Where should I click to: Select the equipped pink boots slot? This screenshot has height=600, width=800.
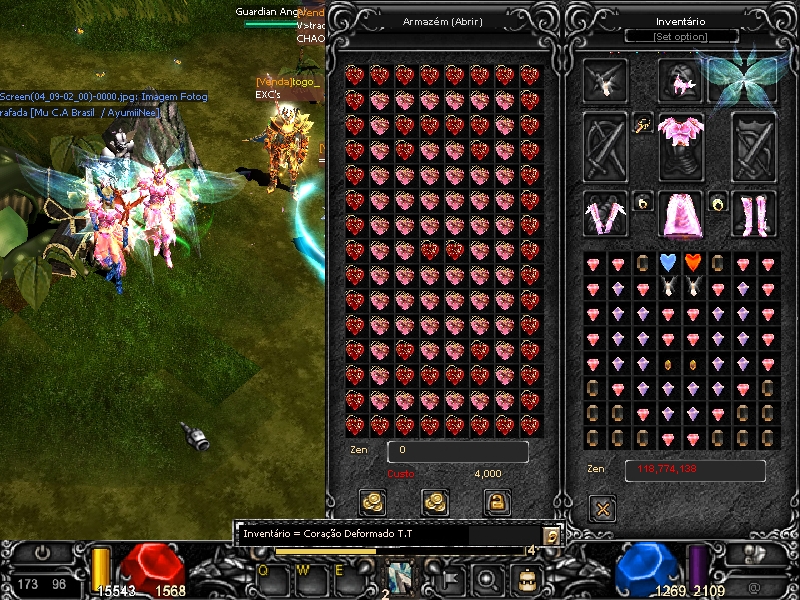tap(754, 214)
